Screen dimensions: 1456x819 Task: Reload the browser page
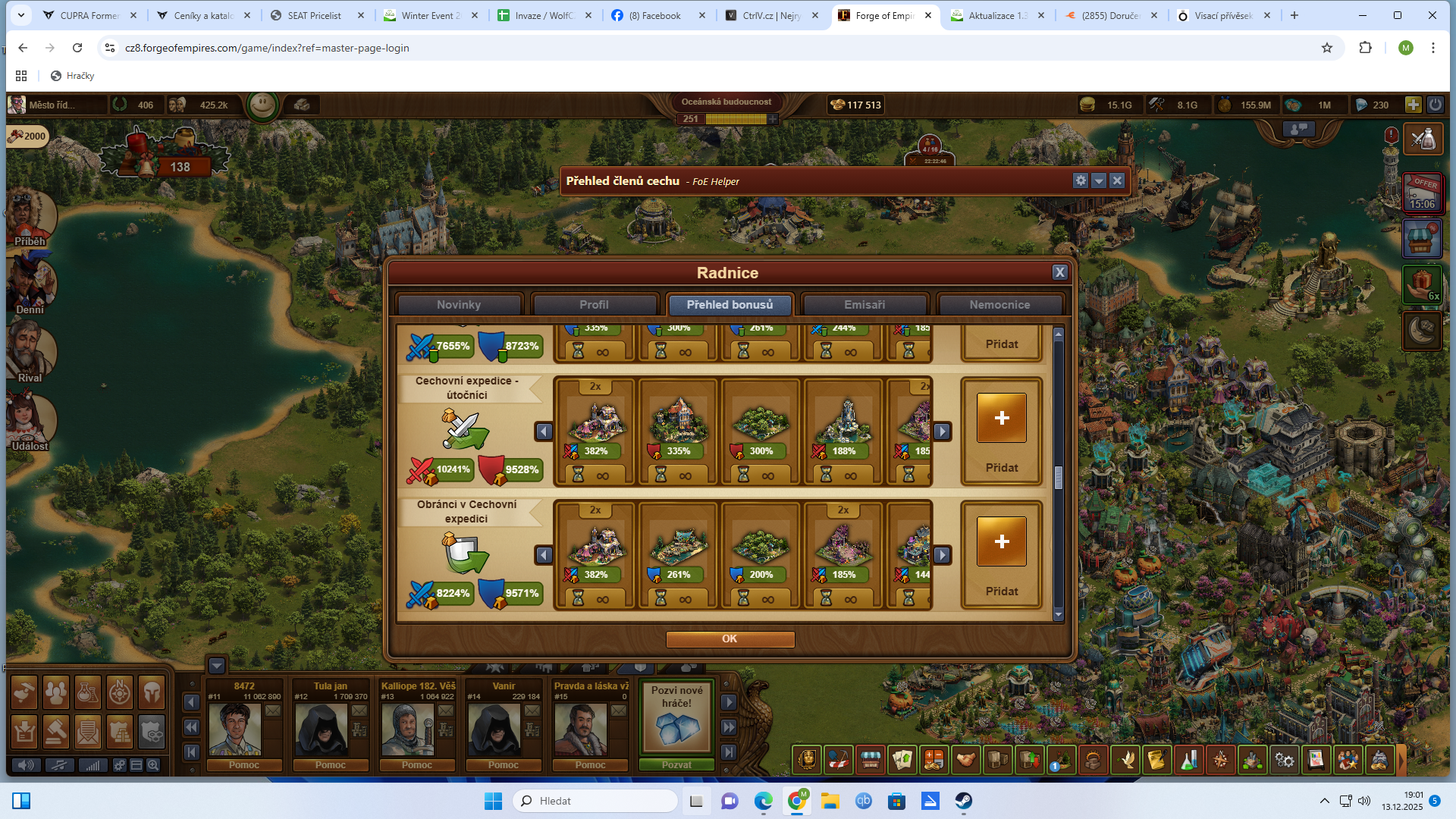[77, 48]
